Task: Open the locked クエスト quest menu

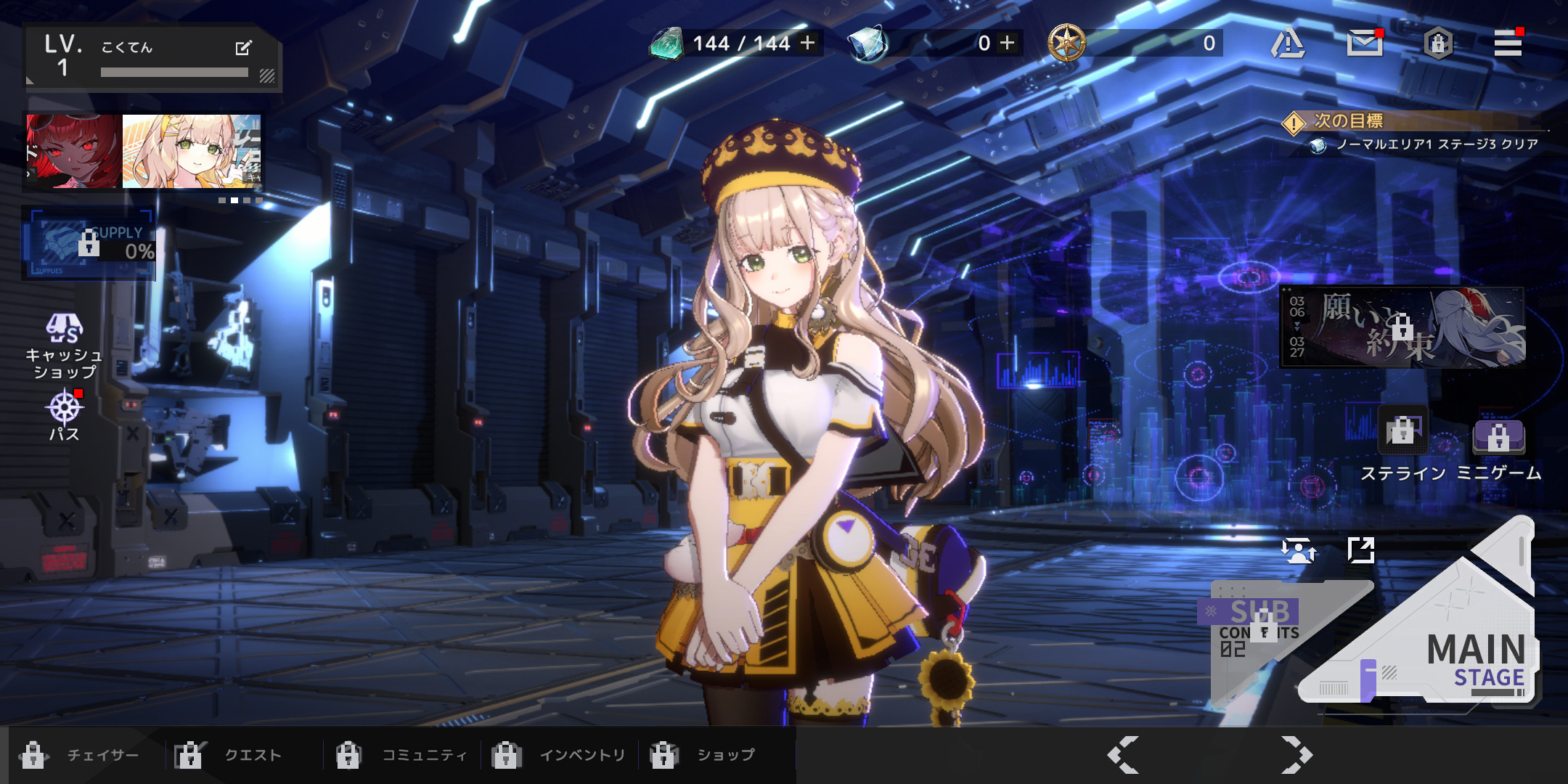Action: [x=228, y=756]
